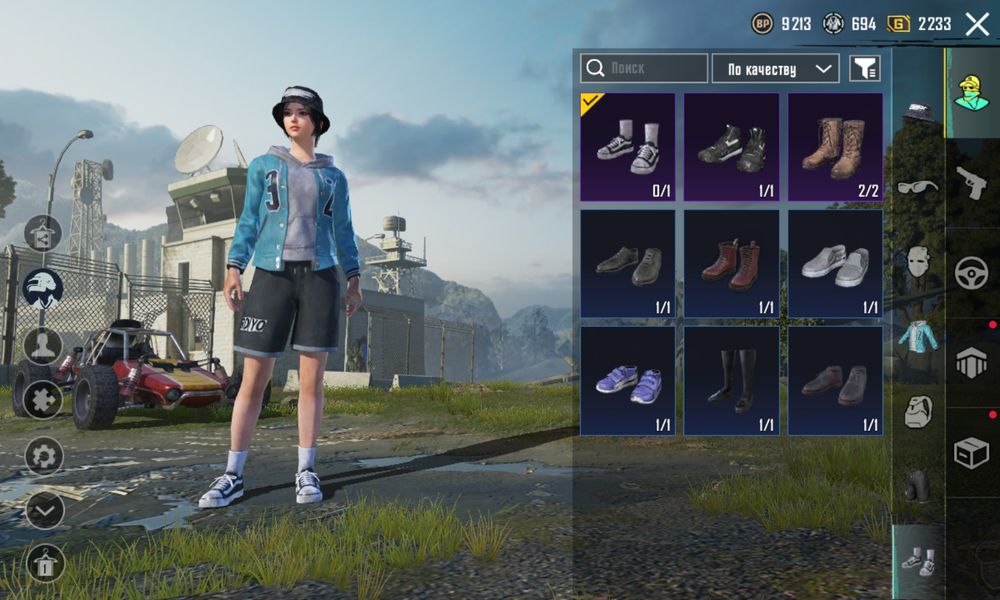Open the sort-by-quality dropdown
Viewport: 1000px width, 600px height.
click(775, 69)
